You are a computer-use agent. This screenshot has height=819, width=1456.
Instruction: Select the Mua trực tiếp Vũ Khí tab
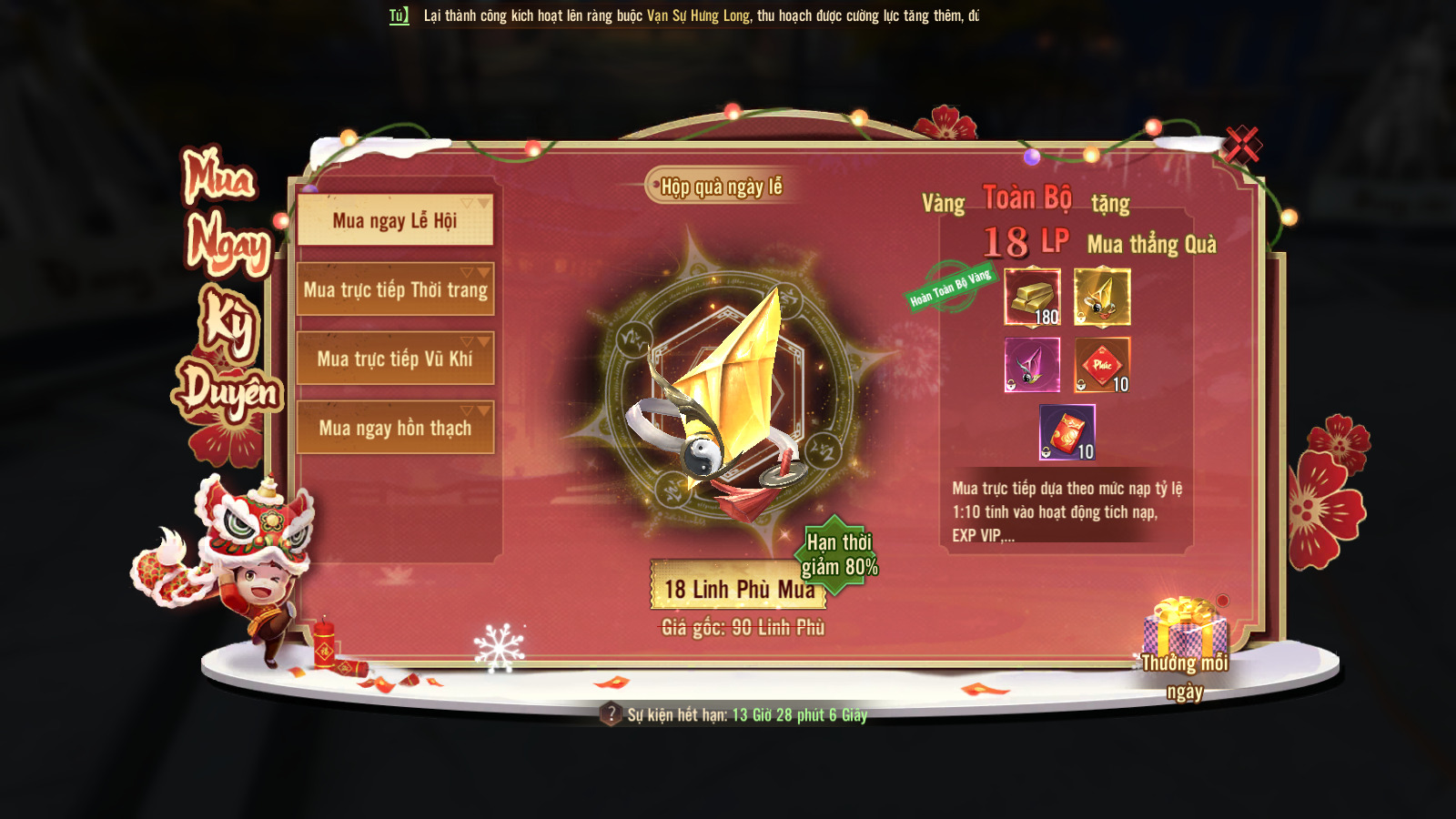[x=395, y=359]
